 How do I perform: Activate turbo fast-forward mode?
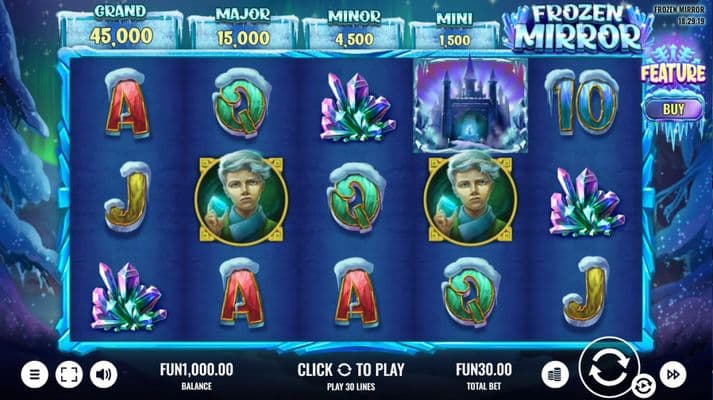pyautogui.click(x=674, y=374)
